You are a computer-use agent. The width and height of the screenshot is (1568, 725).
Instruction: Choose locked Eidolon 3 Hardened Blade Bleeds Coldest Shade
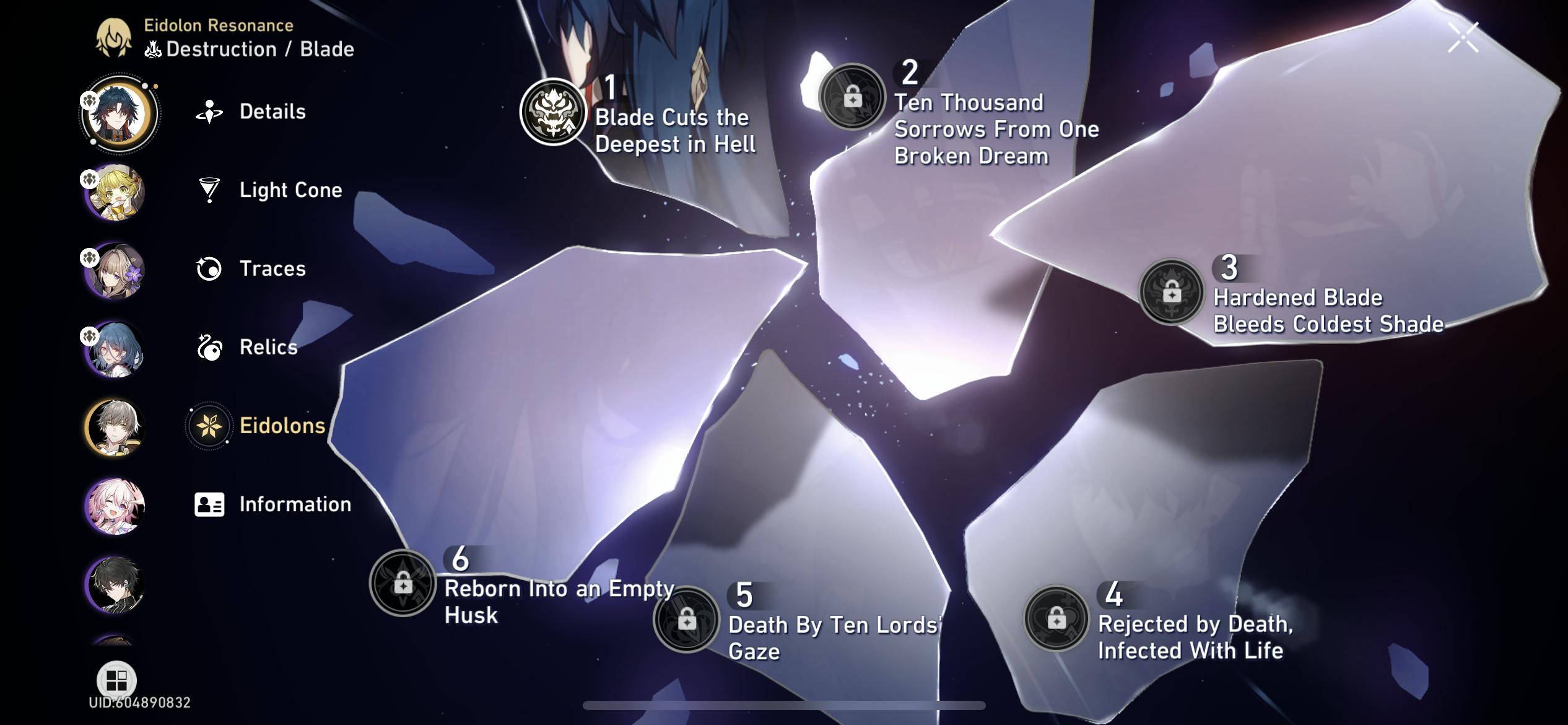pos(1171,291)
